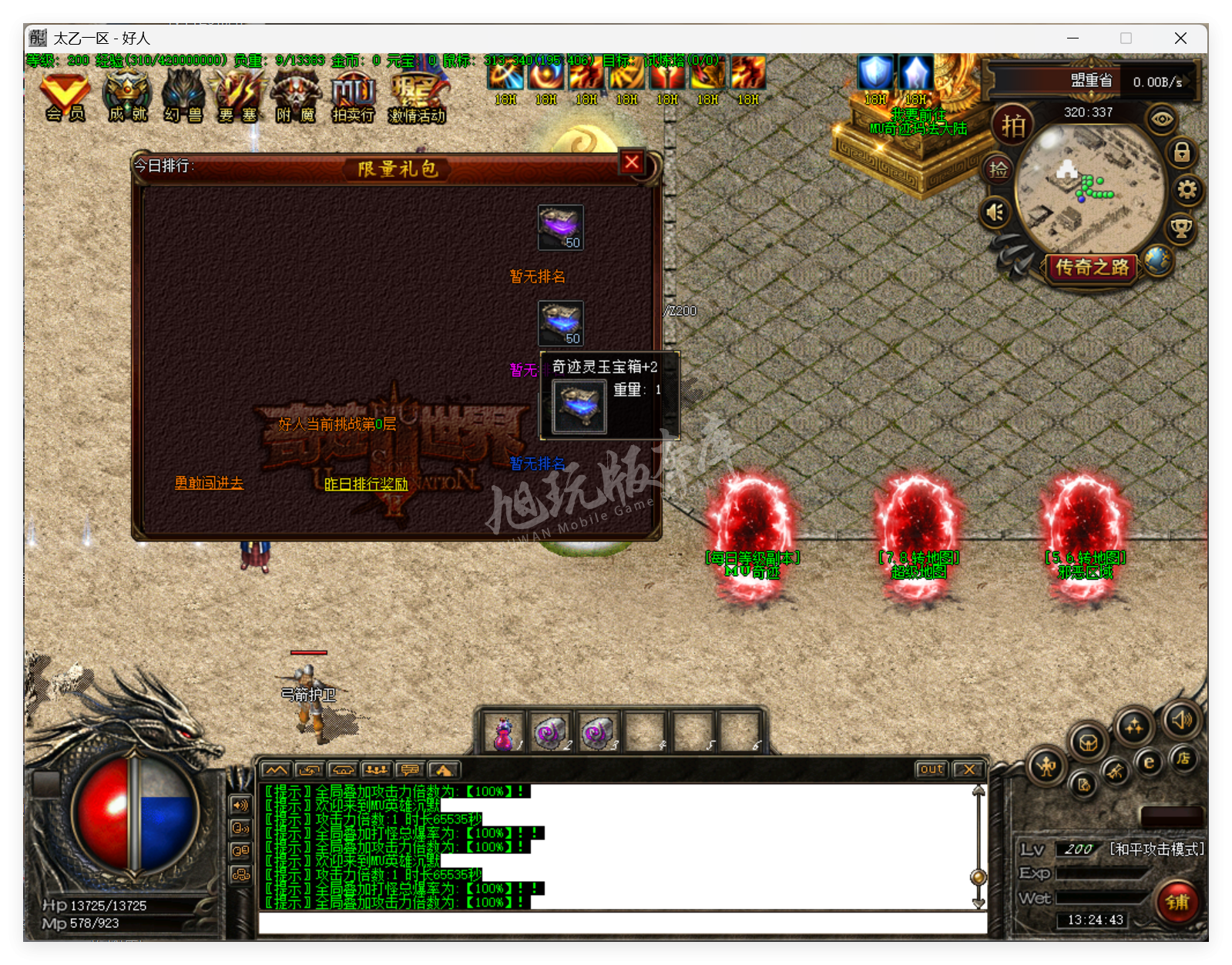Mute game sound via the speaker icon
The image size is (1232, 965).
(x=995, y=213)
